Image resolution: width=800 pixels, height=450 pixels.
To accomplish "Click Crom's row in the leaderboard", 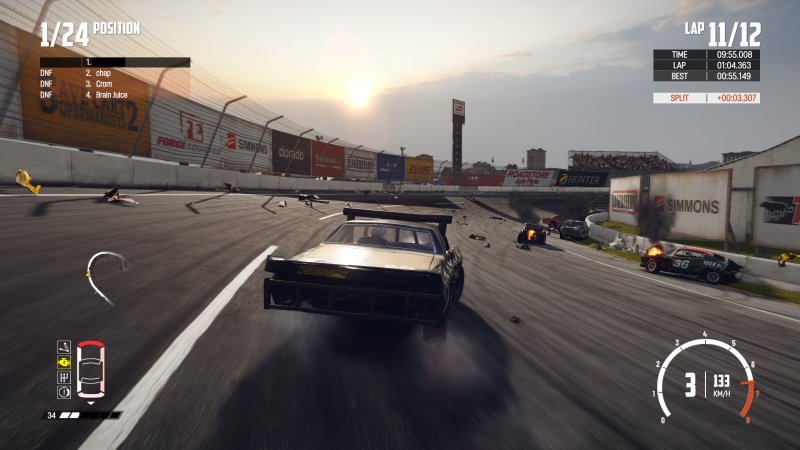I will click(x=100, y=84).
